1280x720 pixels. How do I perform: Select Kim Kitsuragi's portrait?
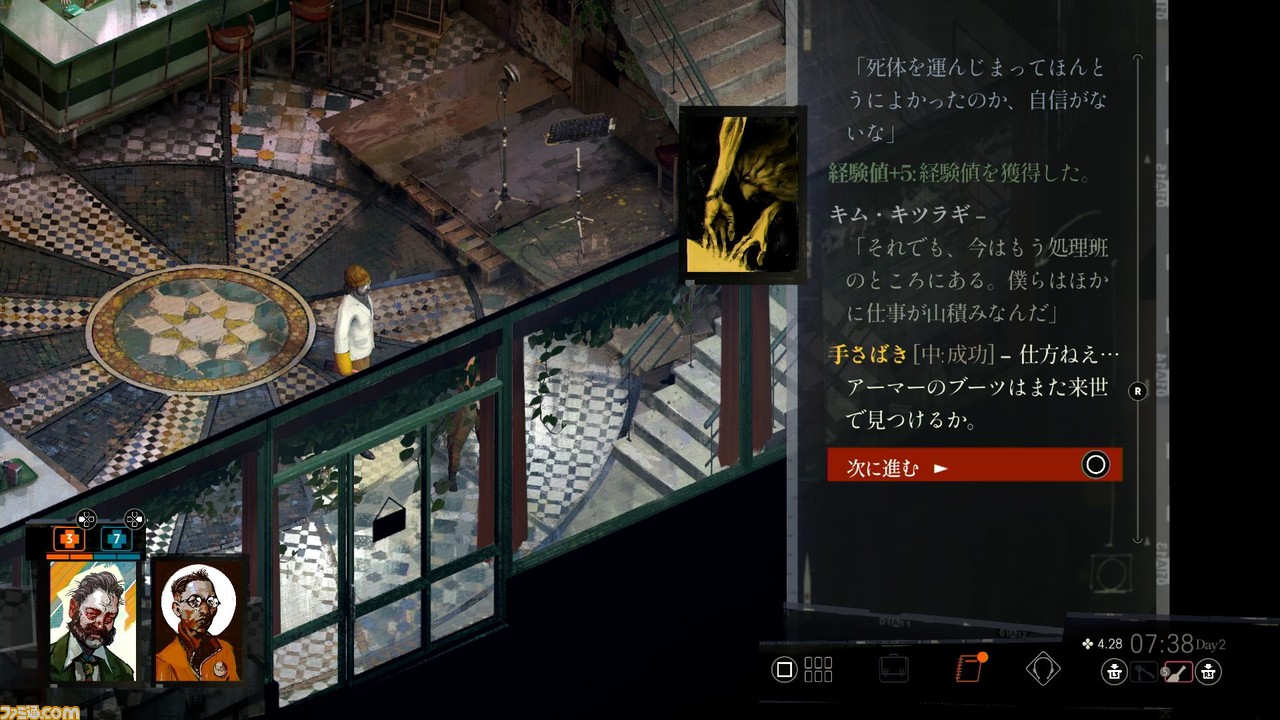[x=197, y=621]
